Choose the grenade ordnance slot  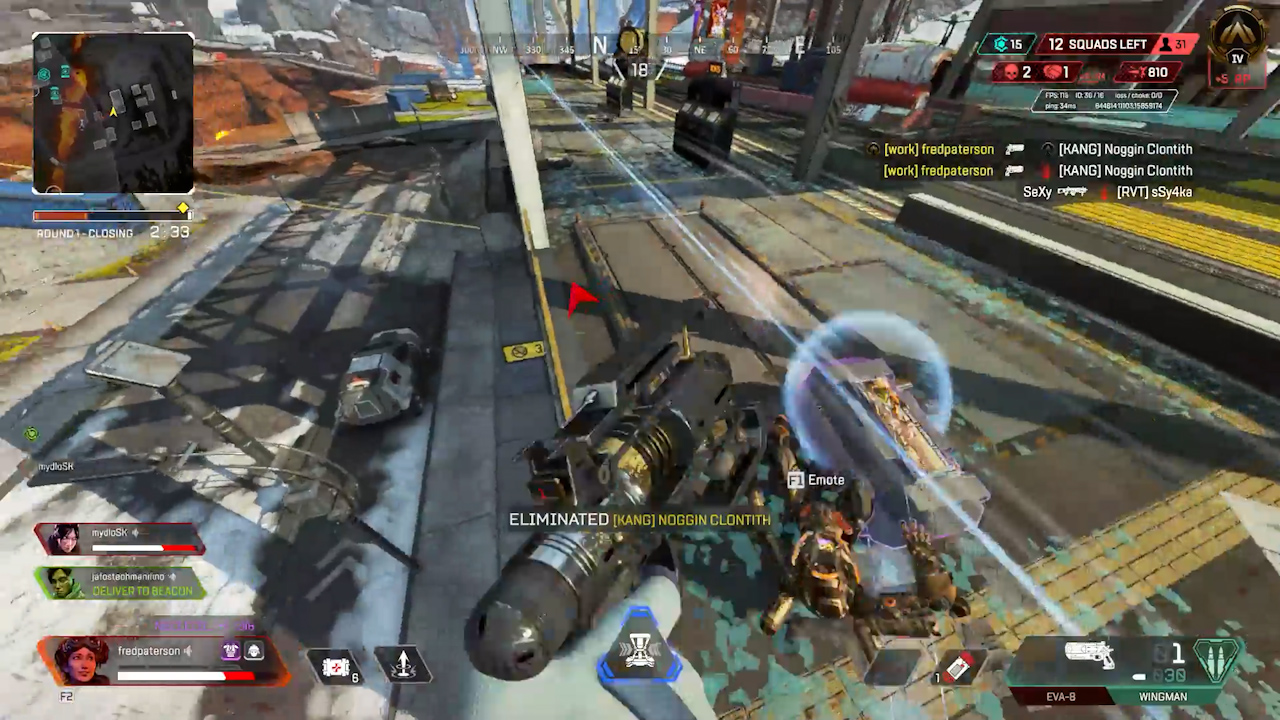click(958, 667)
